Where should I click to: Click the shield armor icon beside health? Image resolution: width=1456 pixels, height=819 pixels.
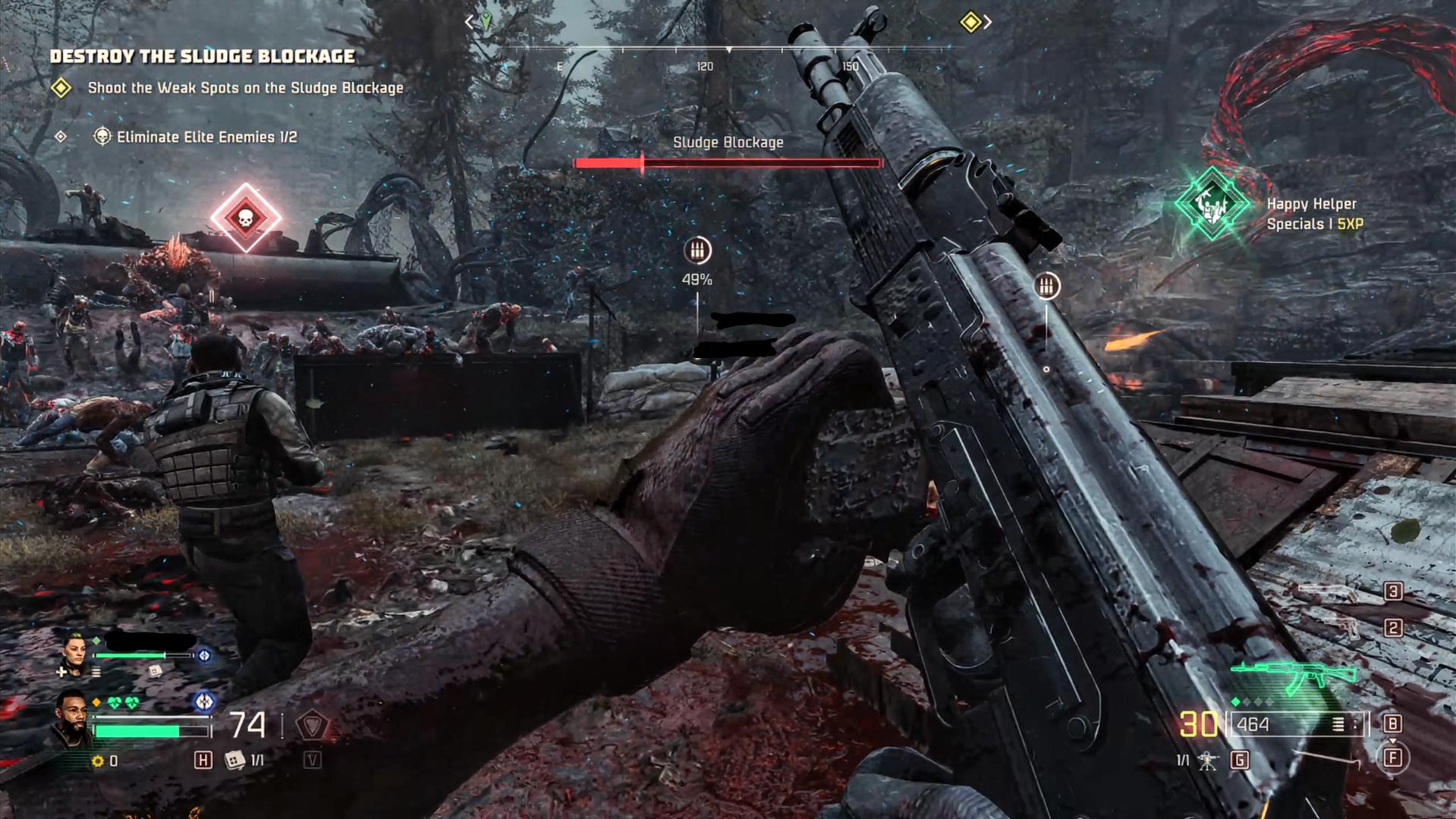click(311, 726)
